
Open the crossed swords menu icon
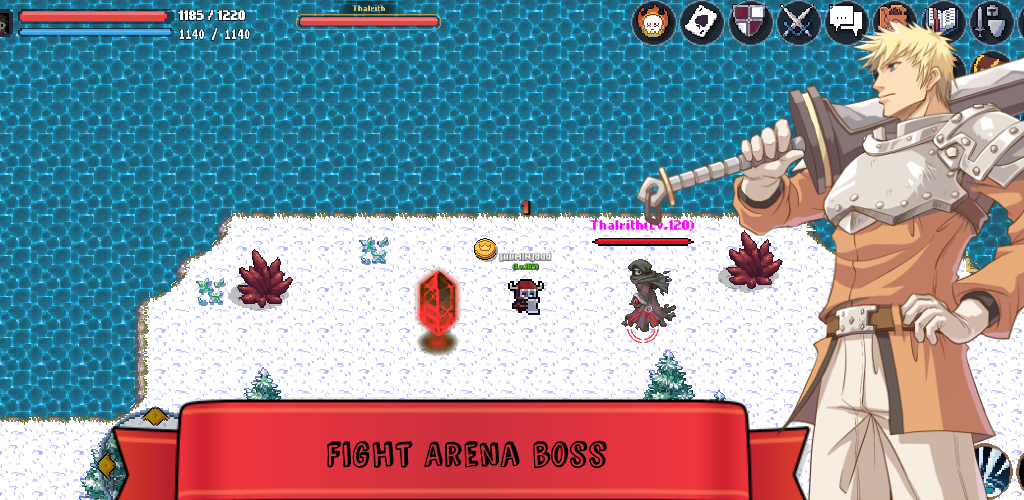pyautogui.click(x=799, y=21)
